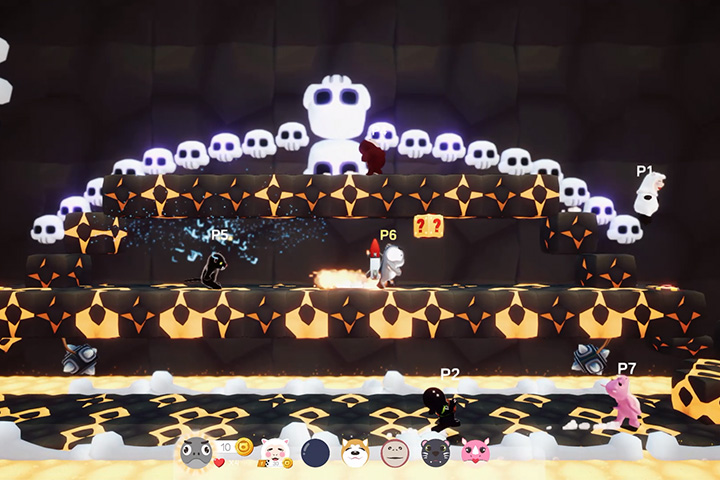The image size is (720, 480).
Task: Choose the black panther player portrait
Action: click(435, 453)
